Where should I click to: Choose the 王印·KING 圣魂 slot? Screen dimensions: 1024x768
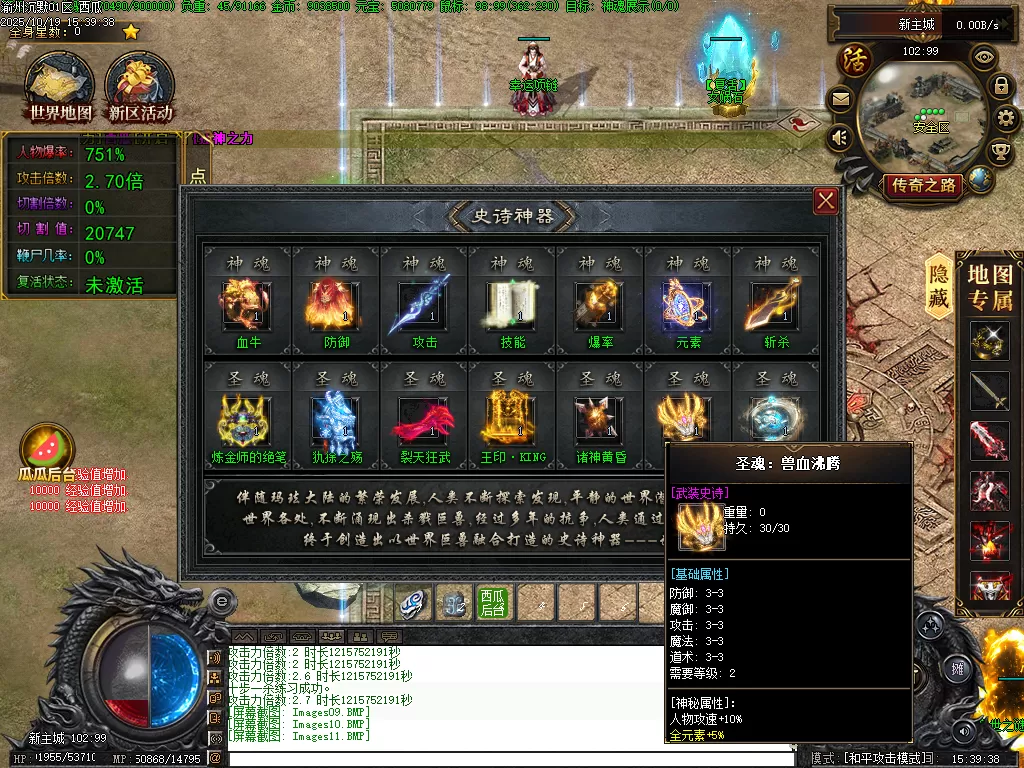tap(512, 420)
